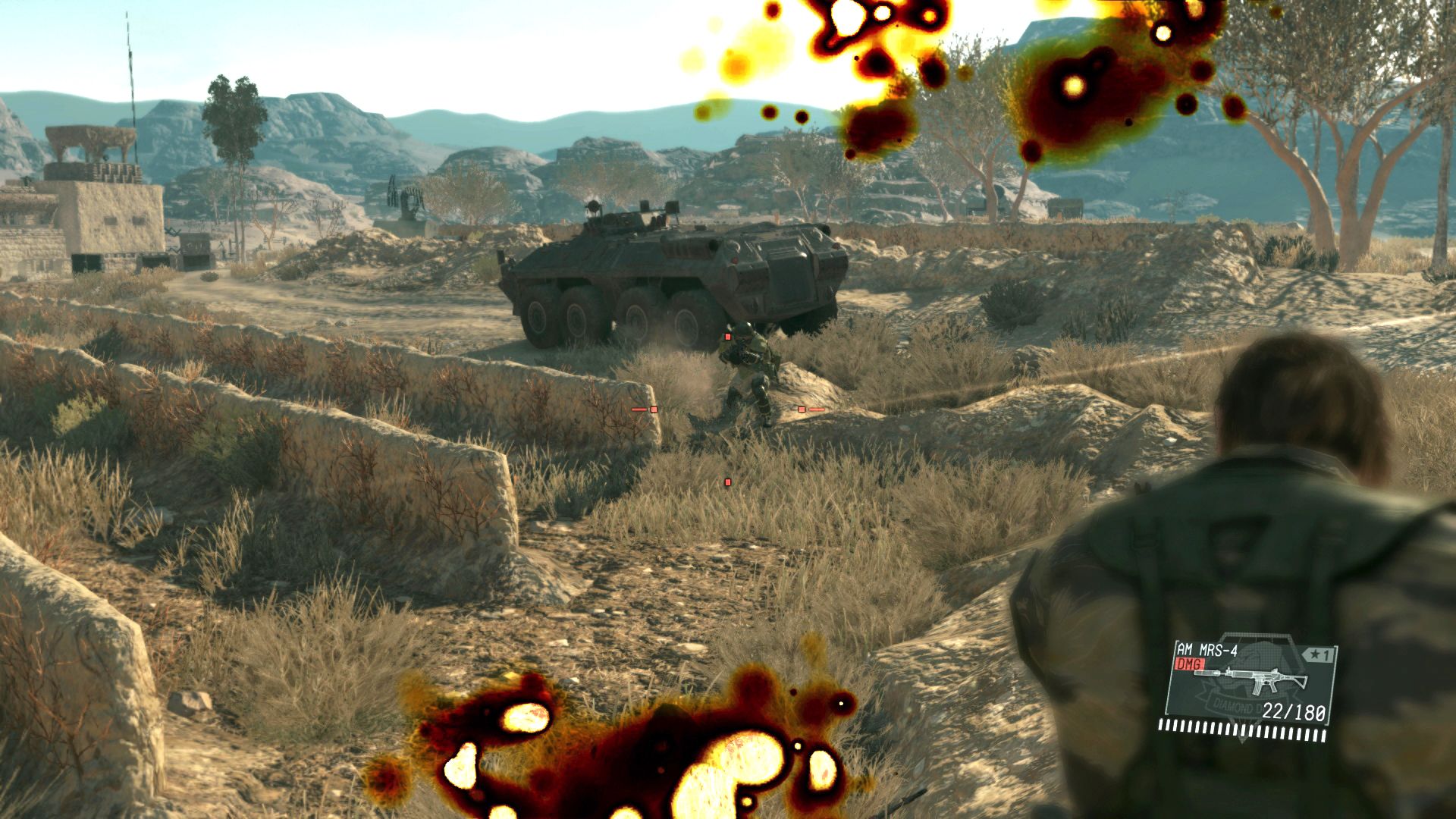Click the lone red marker in the tall grass

point(728,482)
